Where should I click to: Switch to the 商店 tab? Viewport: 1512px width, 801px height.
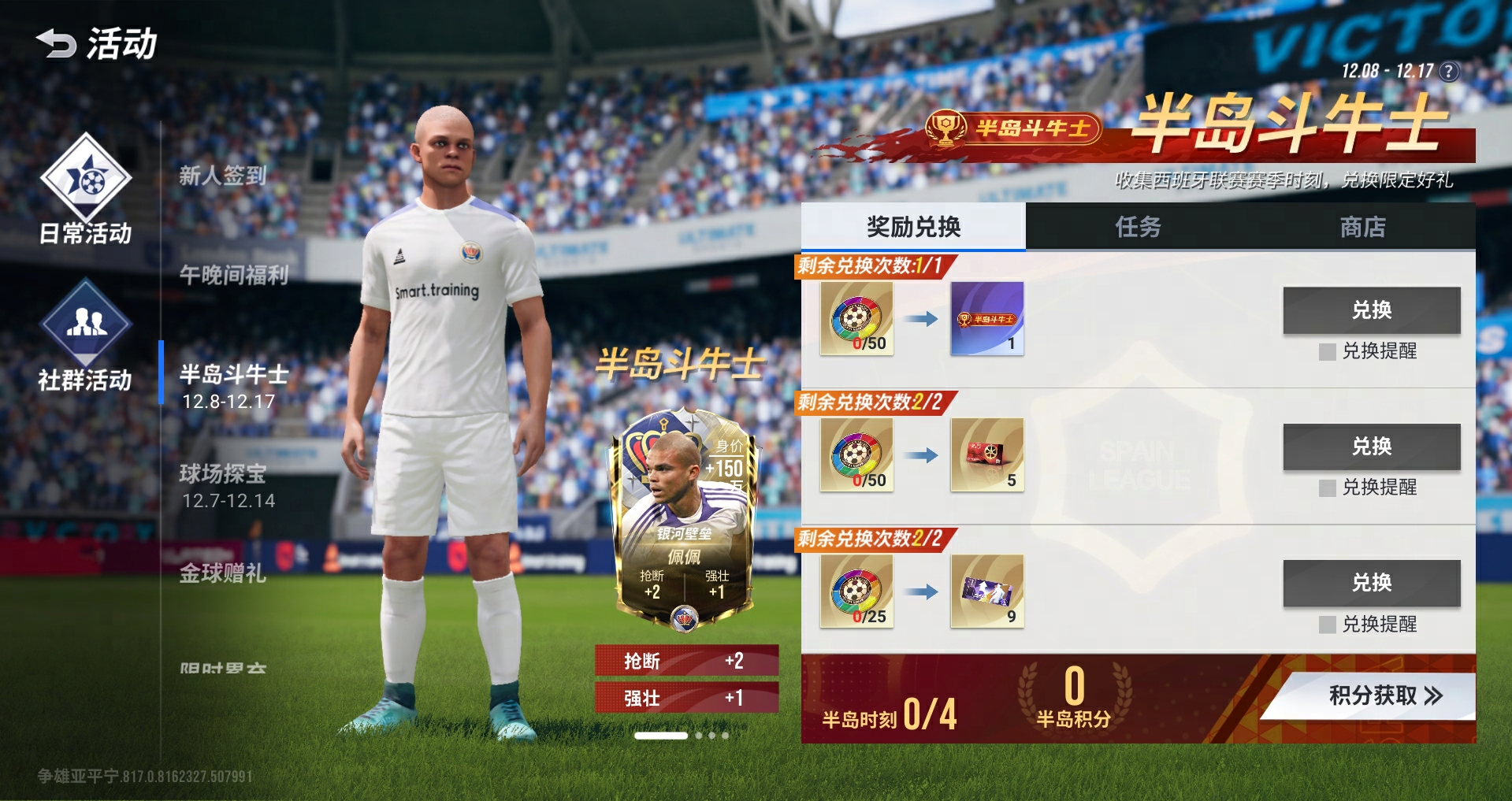click(x=1362, y=228)
